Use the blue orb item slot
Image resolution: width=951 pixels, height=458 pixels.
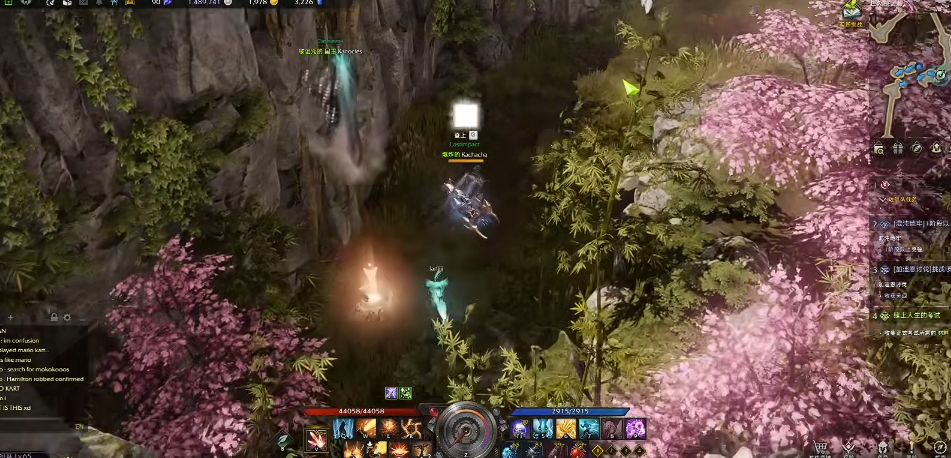(x=520, y=429)
